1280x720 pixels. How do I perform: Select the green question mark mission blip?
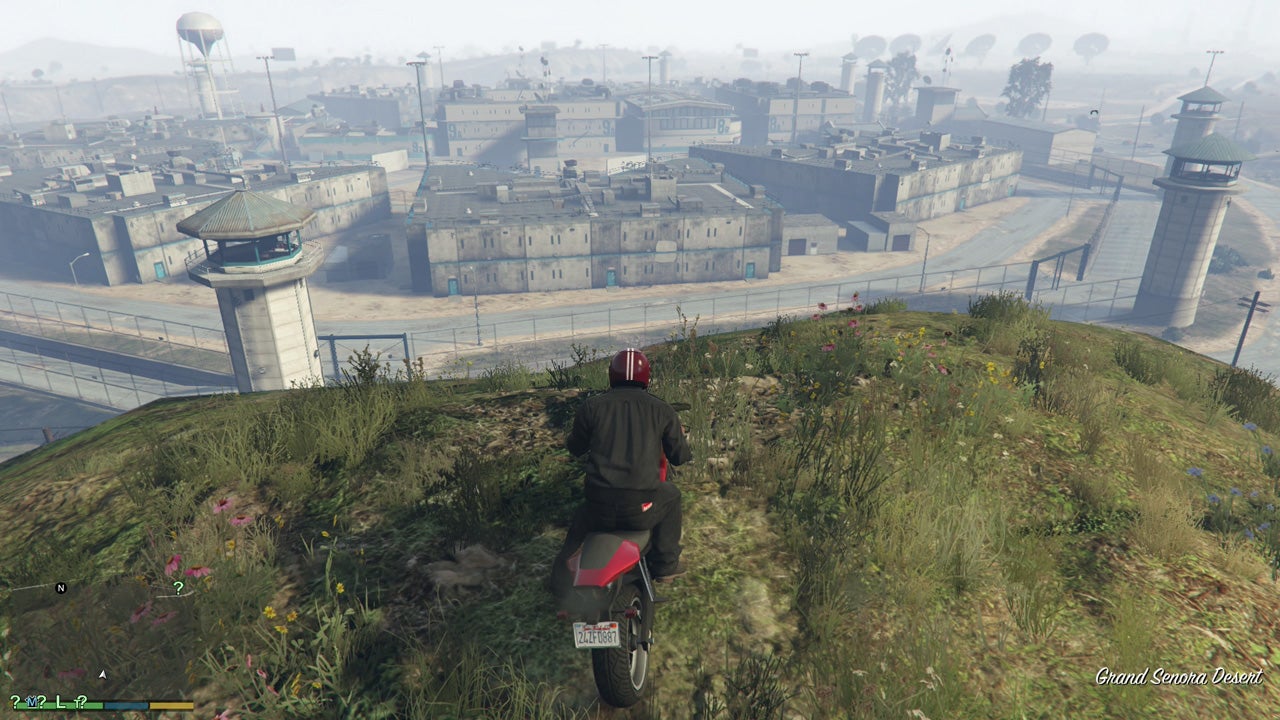pos(178,587)
